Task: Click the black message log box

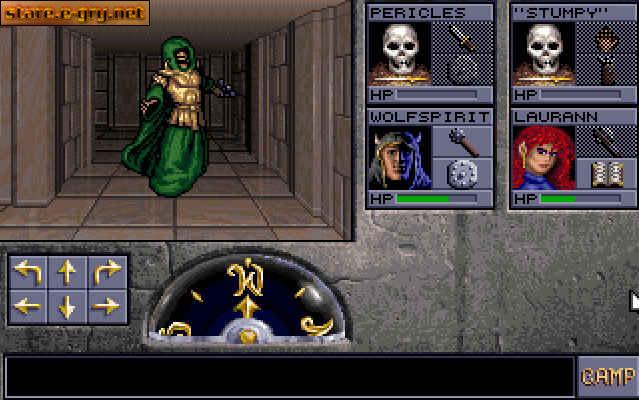Action: point(290,377)
